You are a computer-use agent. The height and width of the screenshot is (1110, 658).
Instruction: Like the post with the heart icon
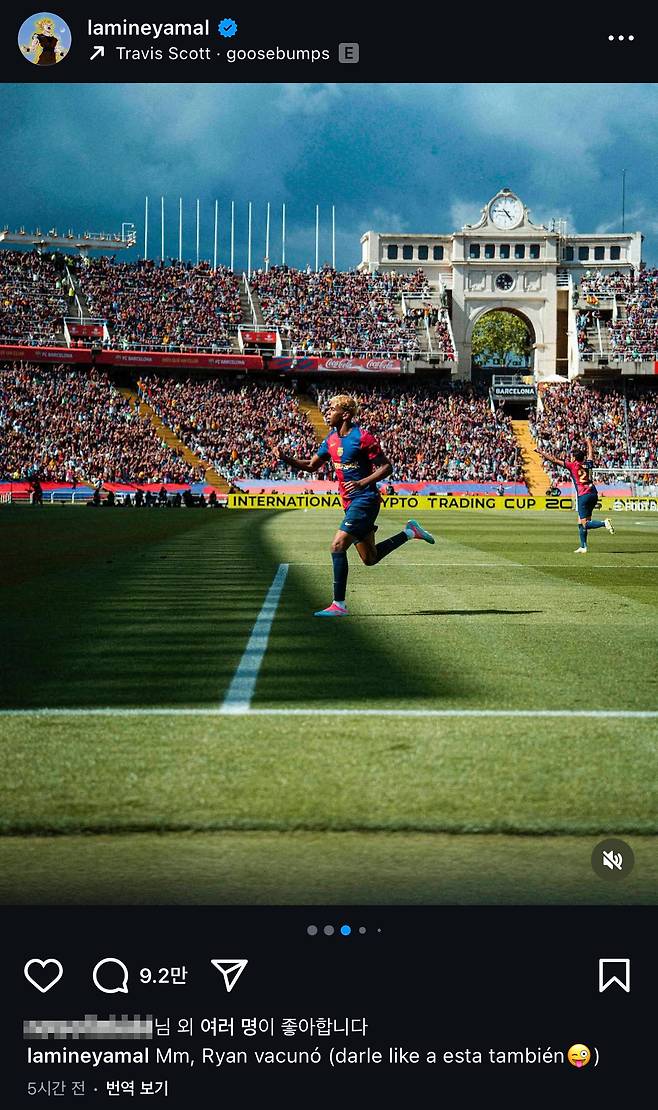tap(43, 975)
